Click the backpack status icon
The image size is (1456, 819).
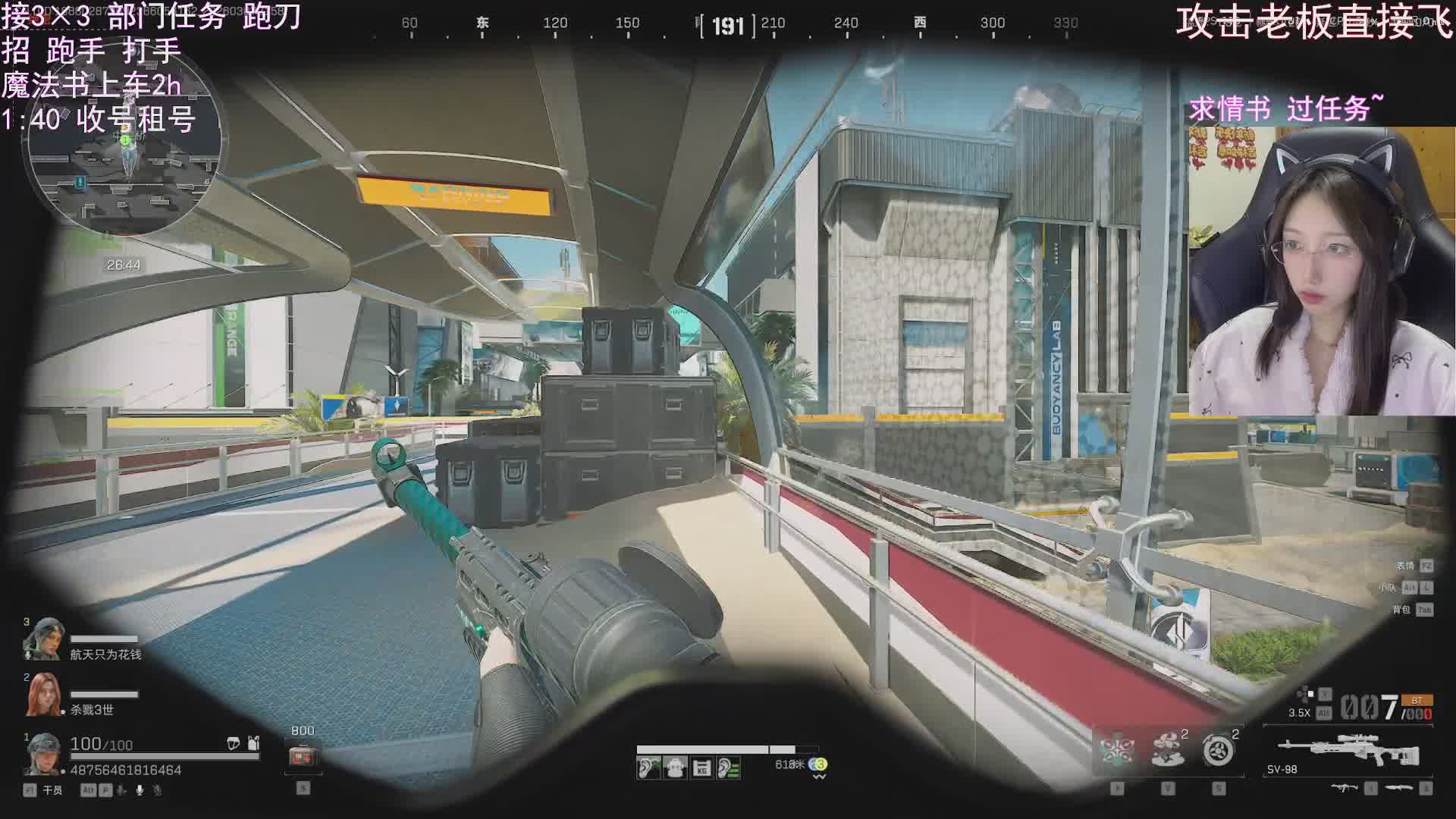[x=674, y=768]
